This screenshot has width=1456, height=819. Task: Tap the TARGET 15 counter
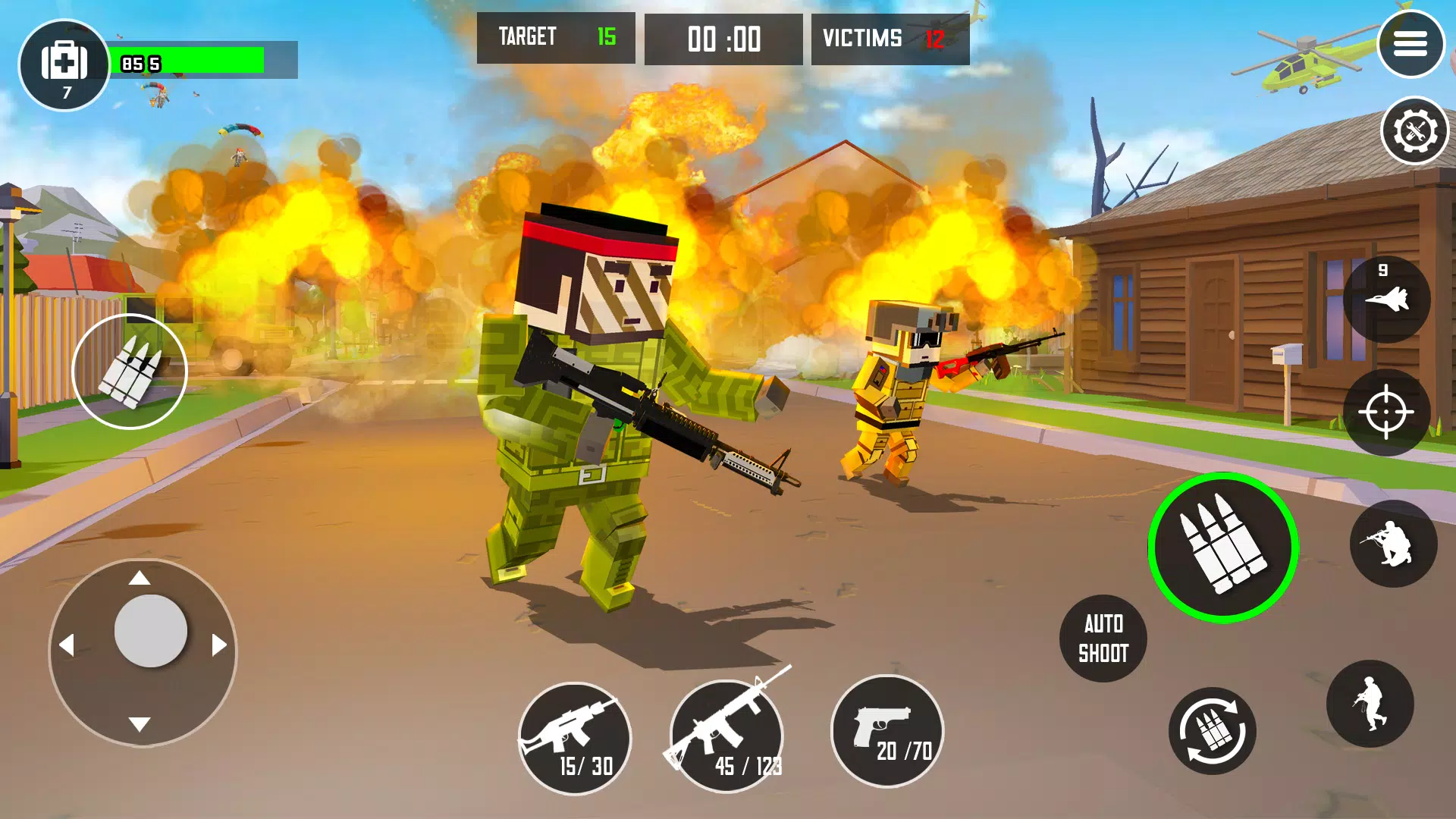click(556, 38)
